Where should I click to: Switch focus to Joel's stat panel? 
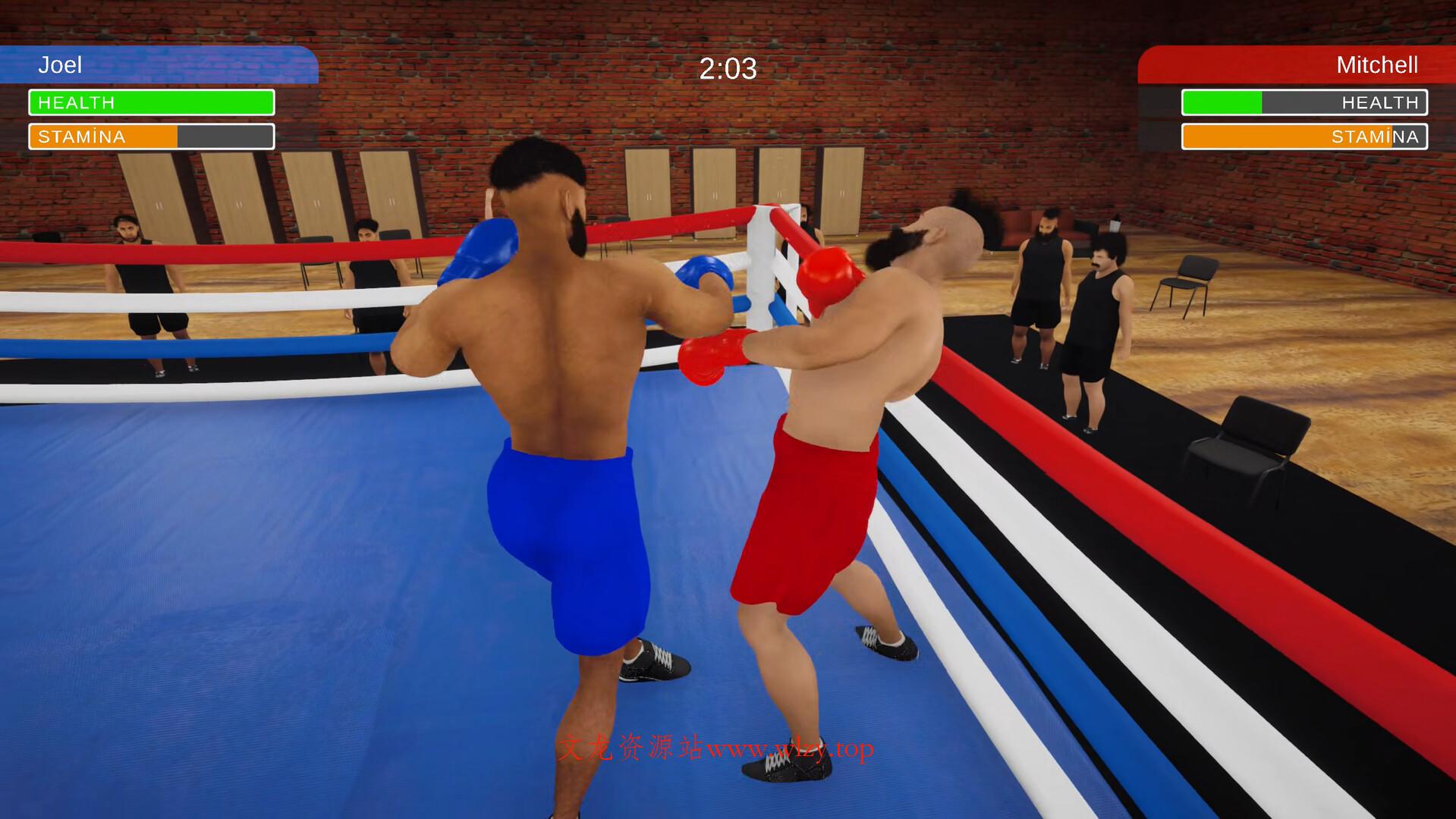150,120
